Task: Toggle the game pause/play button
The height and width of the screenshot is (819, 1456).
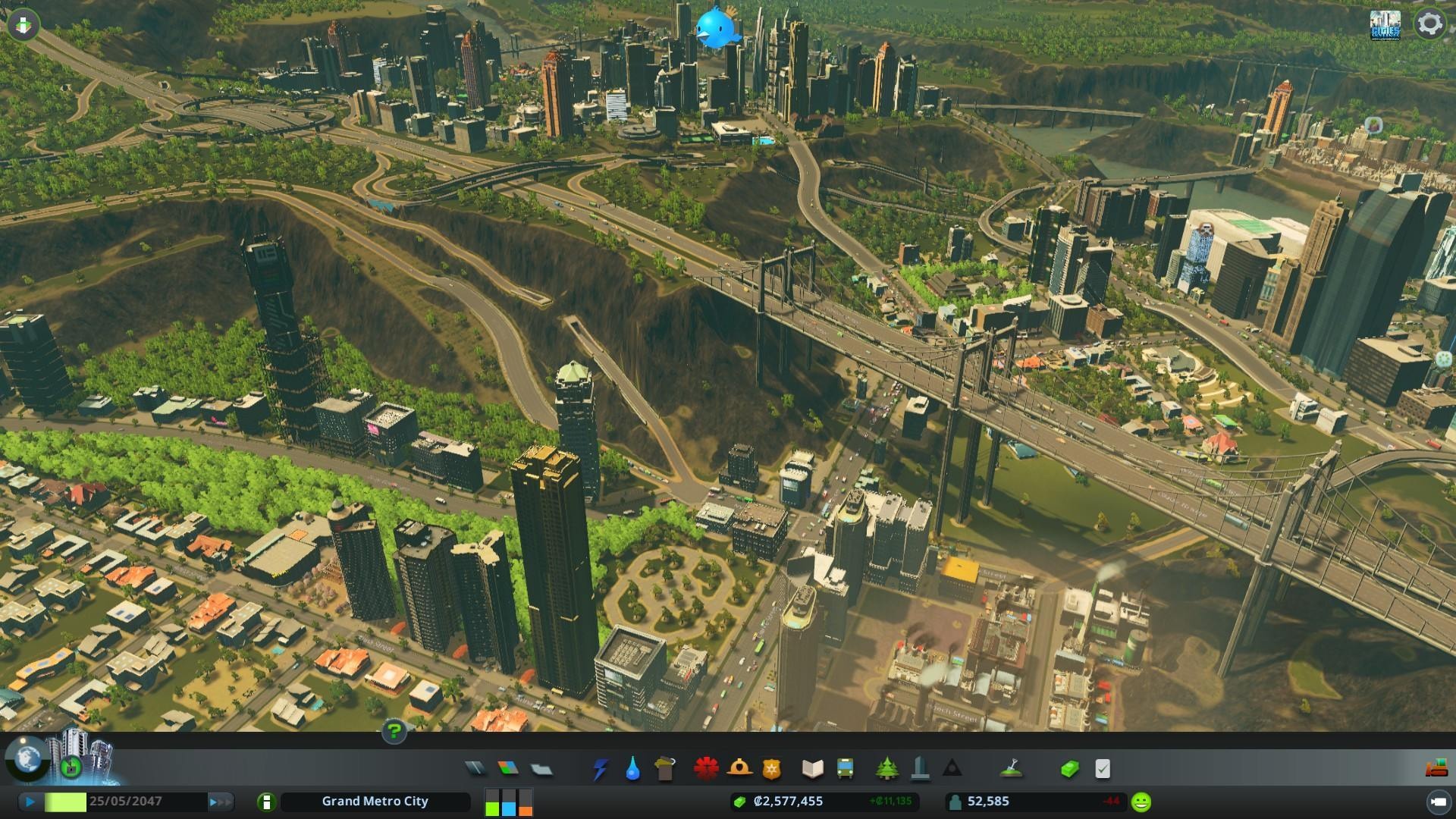Action: (x=30, y=802)
